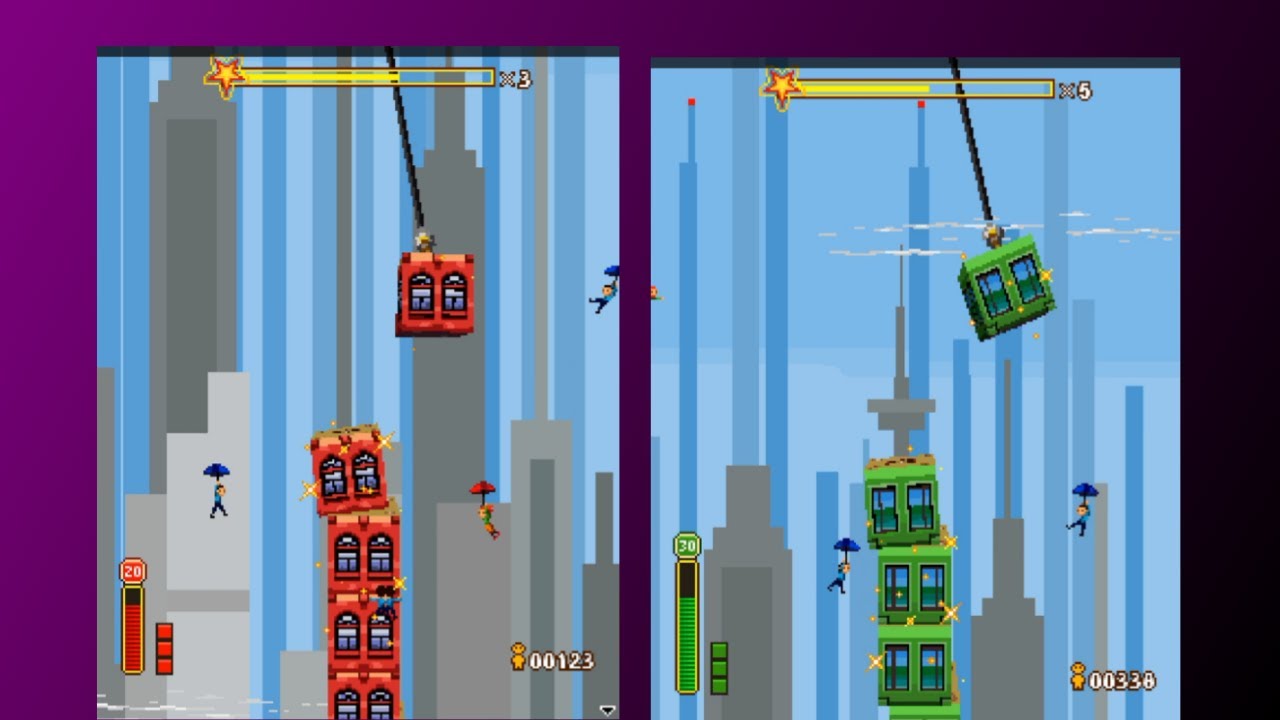Open the pause menu via the down-arrow softkey
Image resolution: width=1280 pixels, height=720 pixels.
(x=607, y=710)
